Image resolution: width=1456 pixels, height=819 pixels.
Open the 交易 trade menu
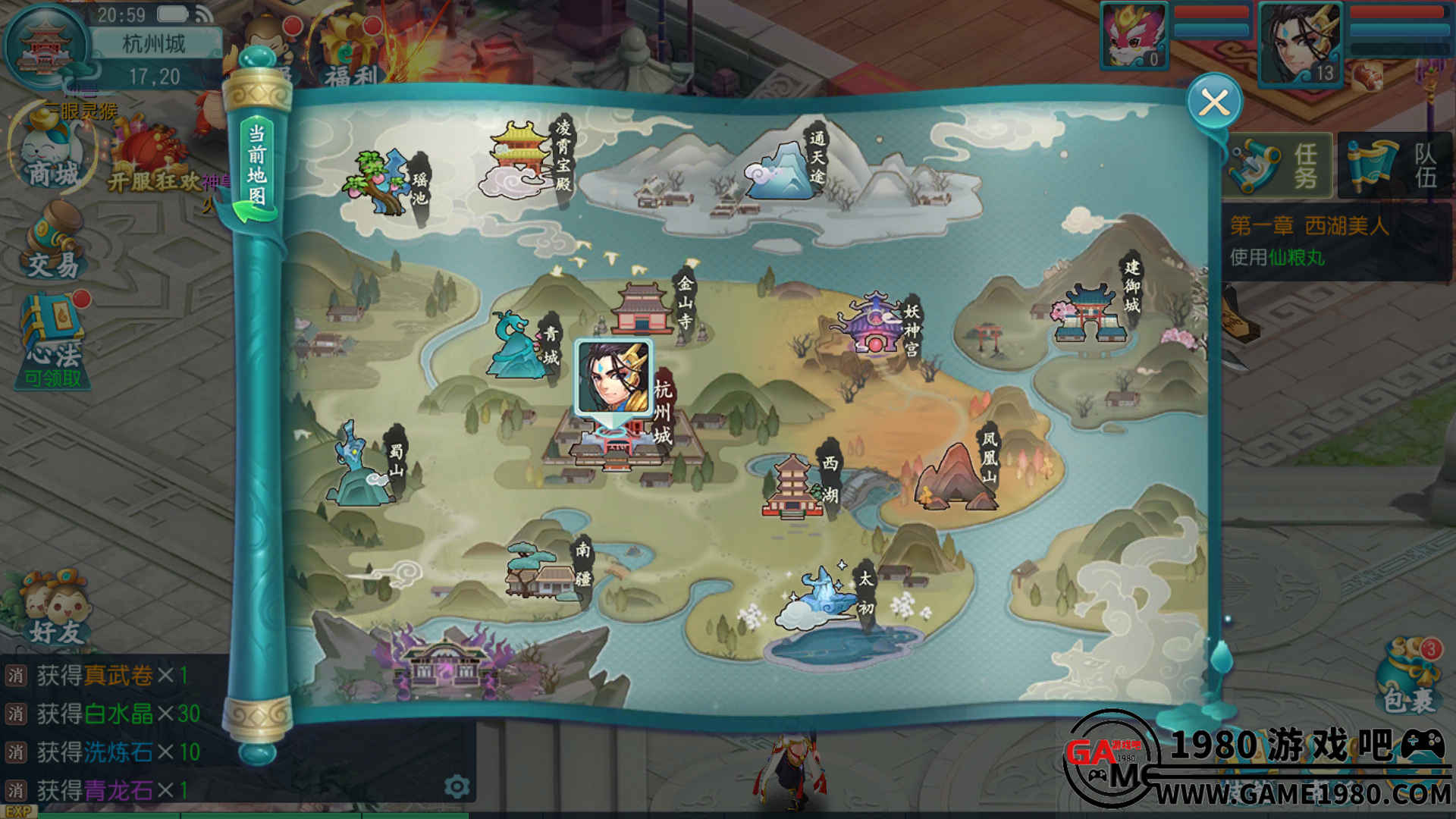53,243
